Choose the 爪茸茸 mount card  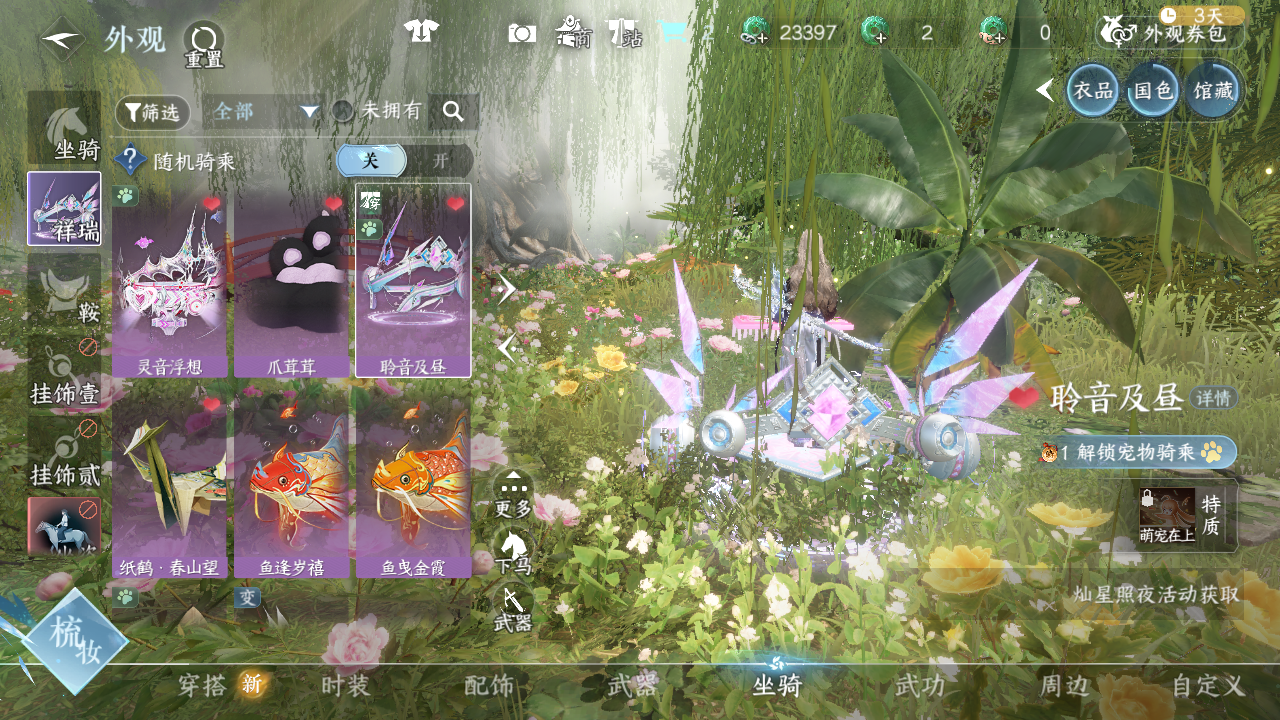291,285
